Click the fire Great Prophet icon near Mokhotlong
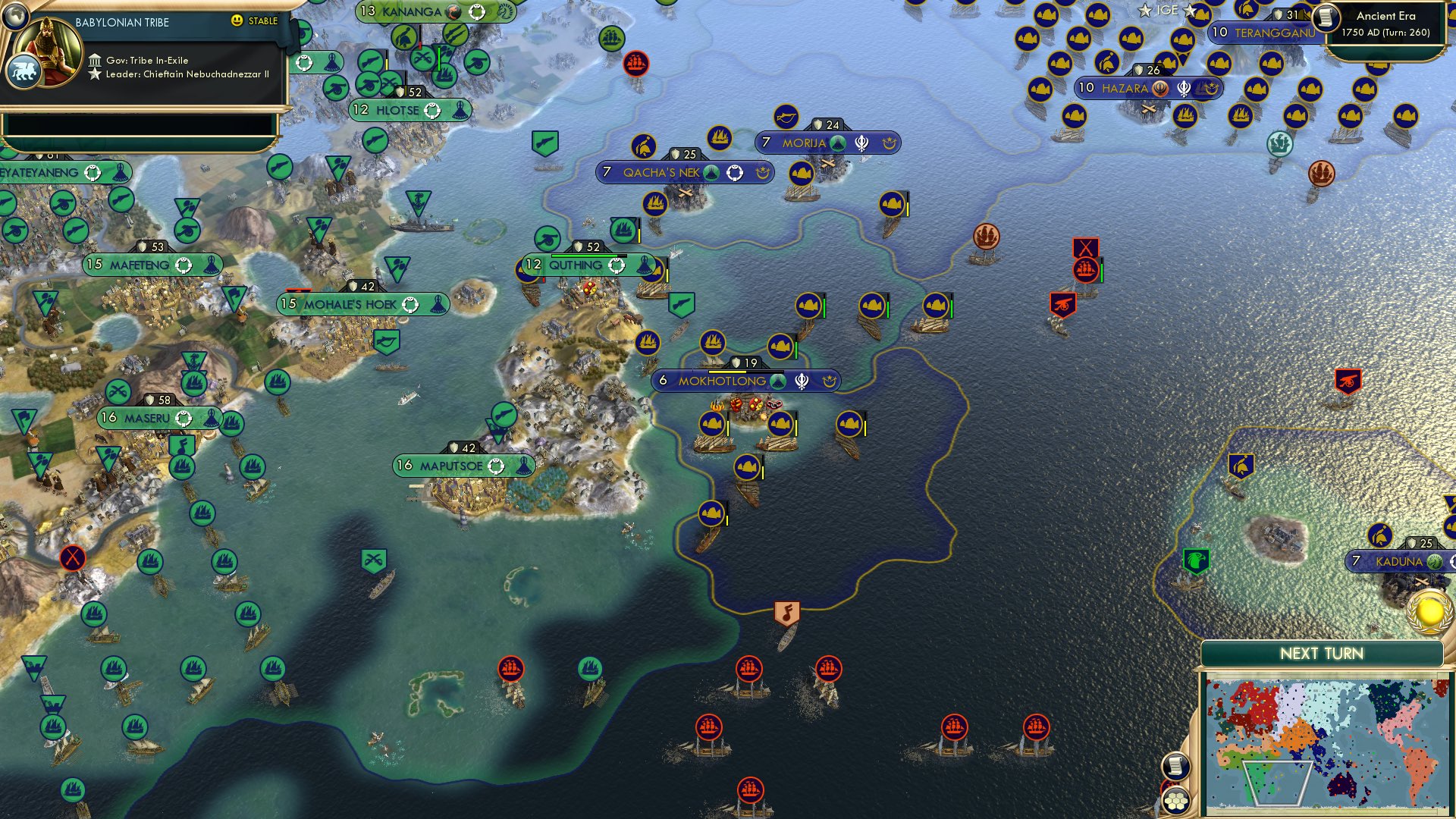This screenshot has height=819, width=1456. pyautogui.click(x=716, y=407)
